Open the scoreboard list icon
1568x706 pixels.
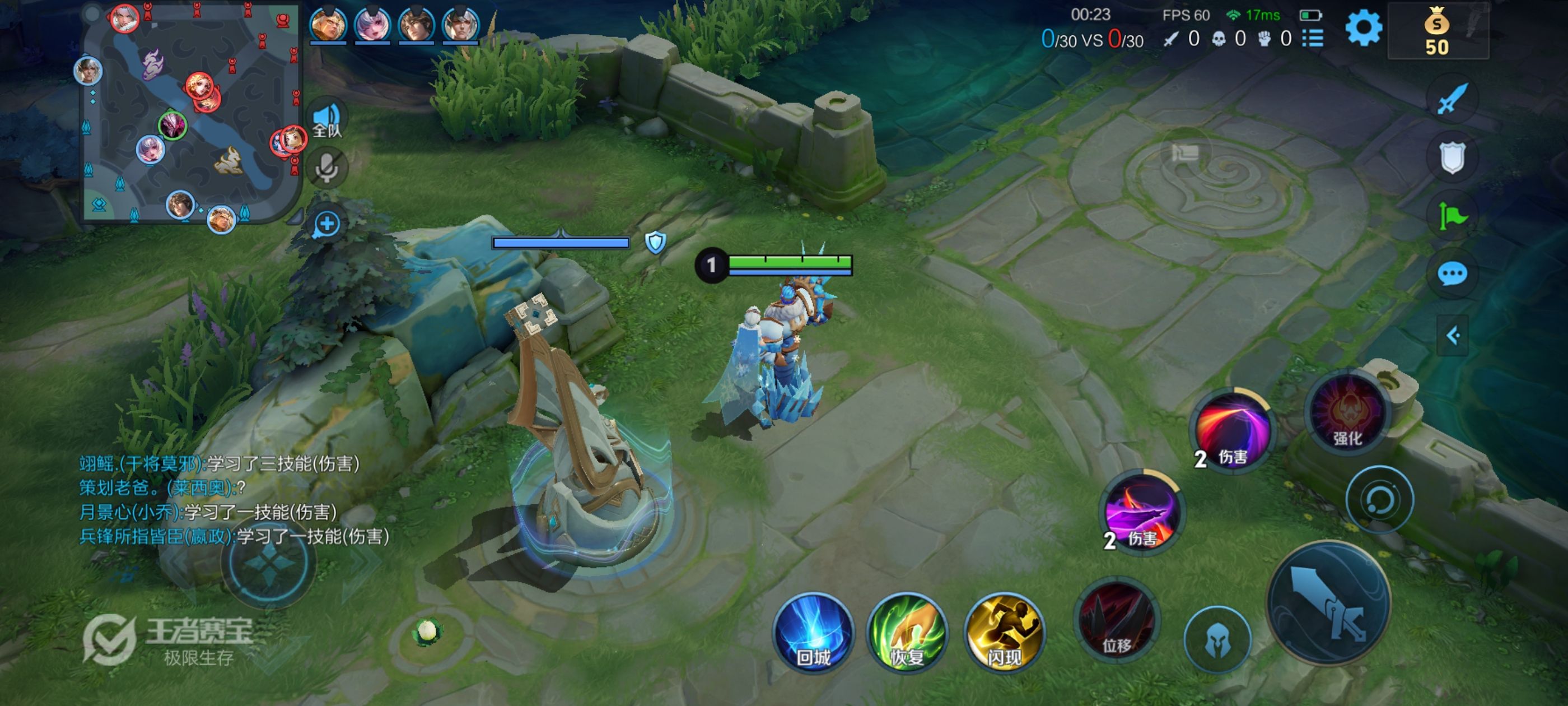pos(1313,38)
